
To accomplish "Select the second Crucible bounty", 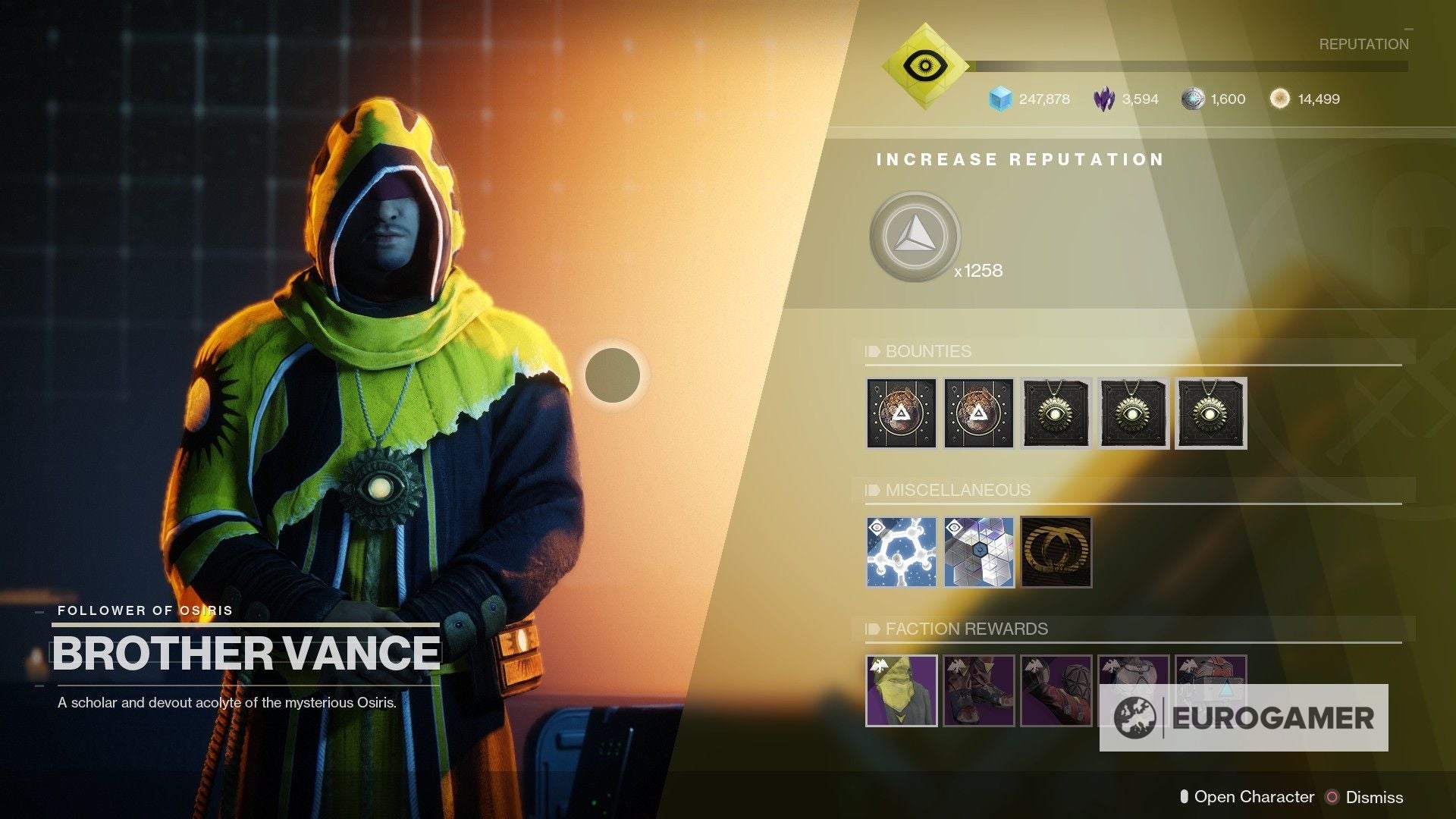I will pos(978,413).
